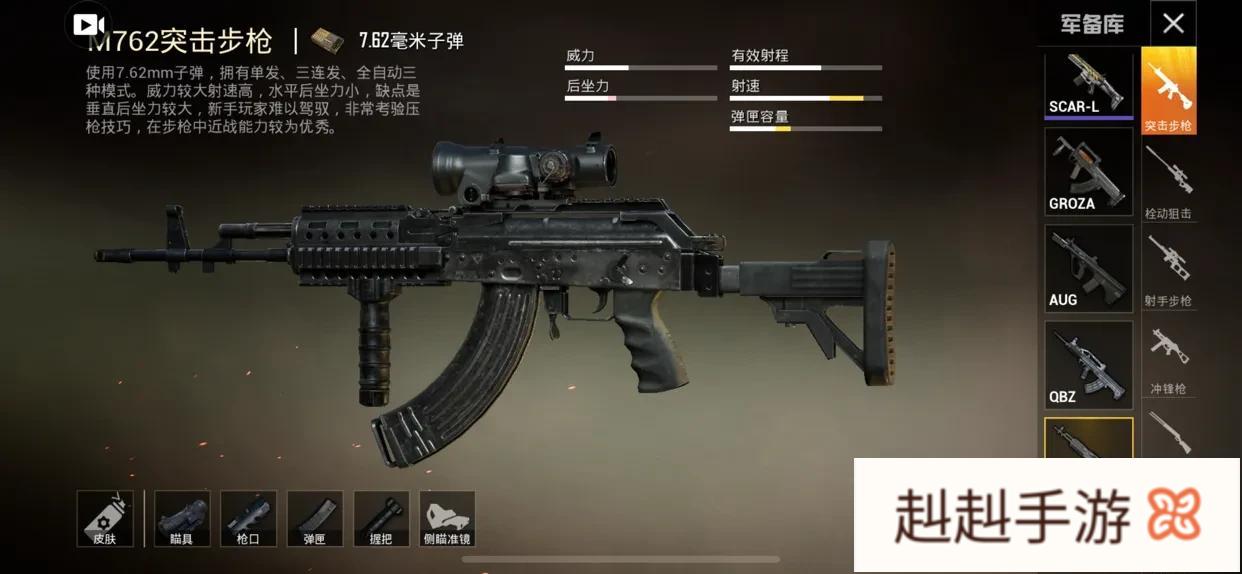Open the 栓动狙击 bolt-action sniper category
Screen dimensions: 1242x574
[1168, 182]
